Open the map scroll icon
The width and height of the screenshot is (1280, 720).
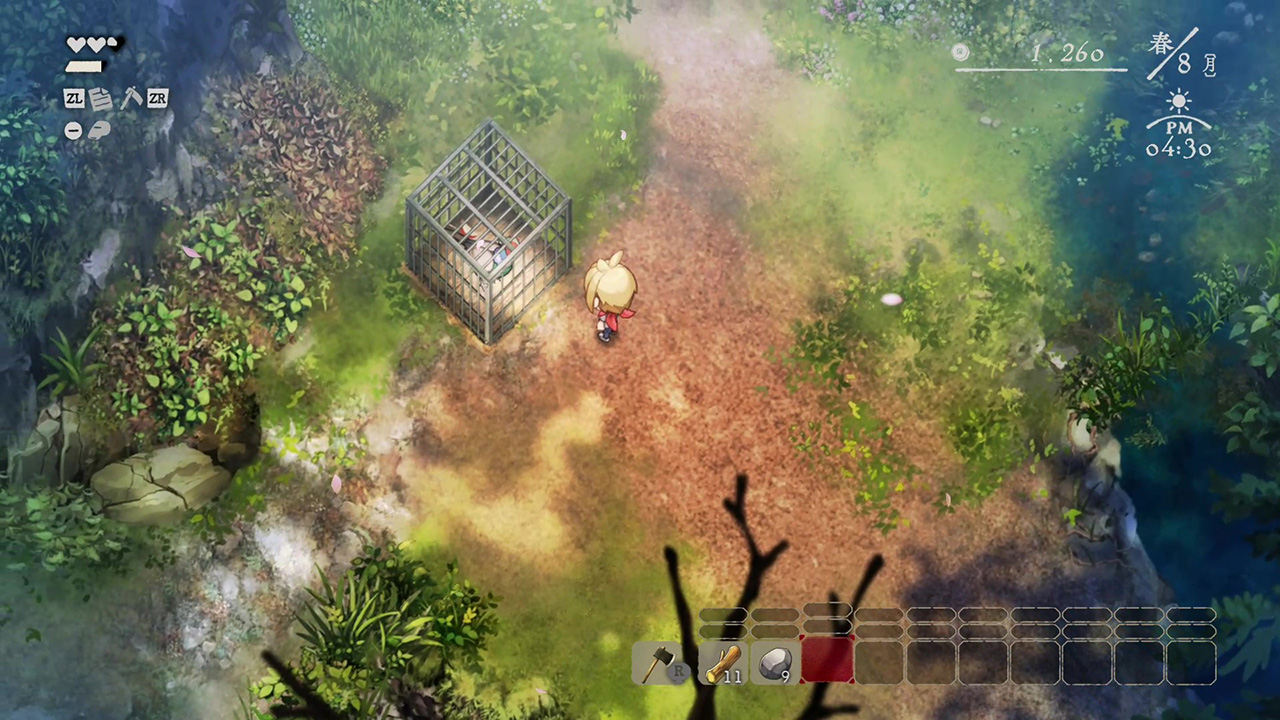tap(99, 130)
